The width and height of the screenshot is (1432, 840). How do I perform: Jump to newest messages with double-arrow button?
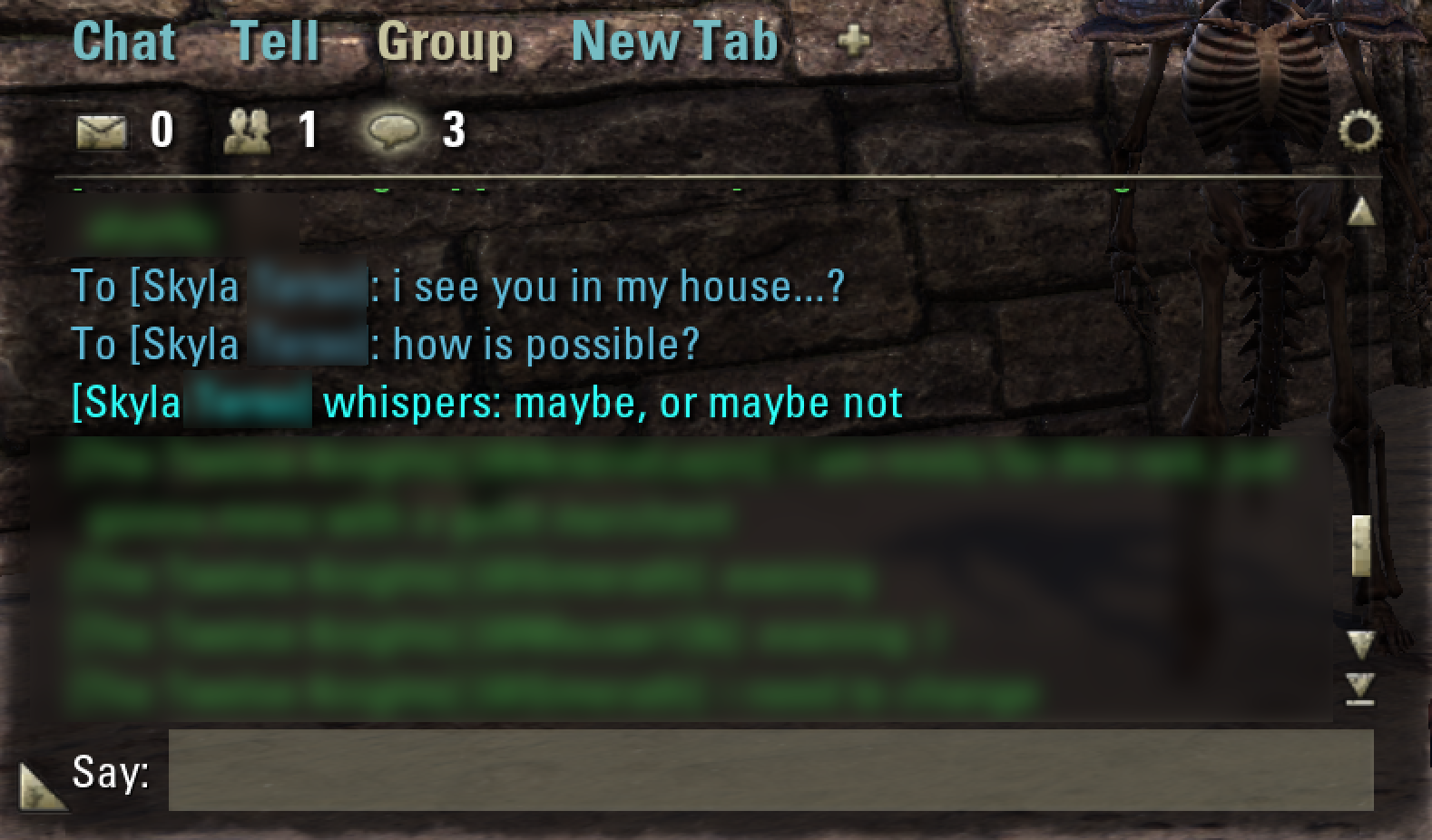pos(1358,688)
